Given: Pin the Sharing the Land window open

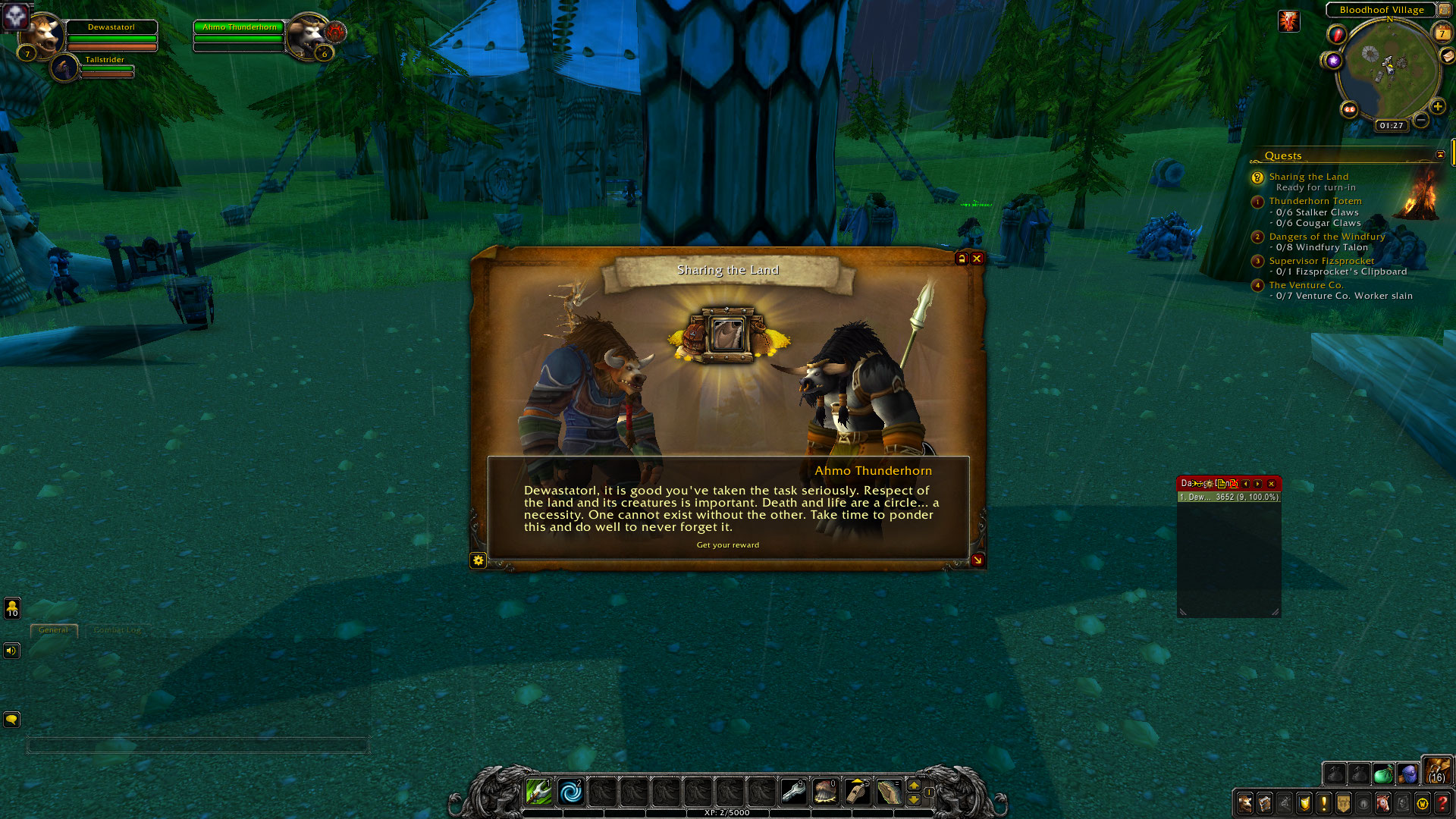Looking at the screenshot, I should pyautogui.click(x=961, y=259).
